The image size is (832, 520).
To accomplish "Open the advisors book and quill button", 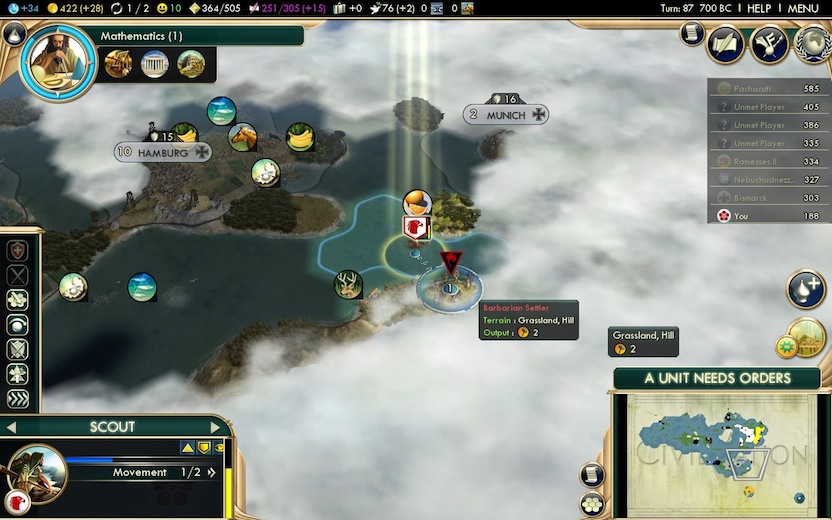I will click(x=726, y=45).
